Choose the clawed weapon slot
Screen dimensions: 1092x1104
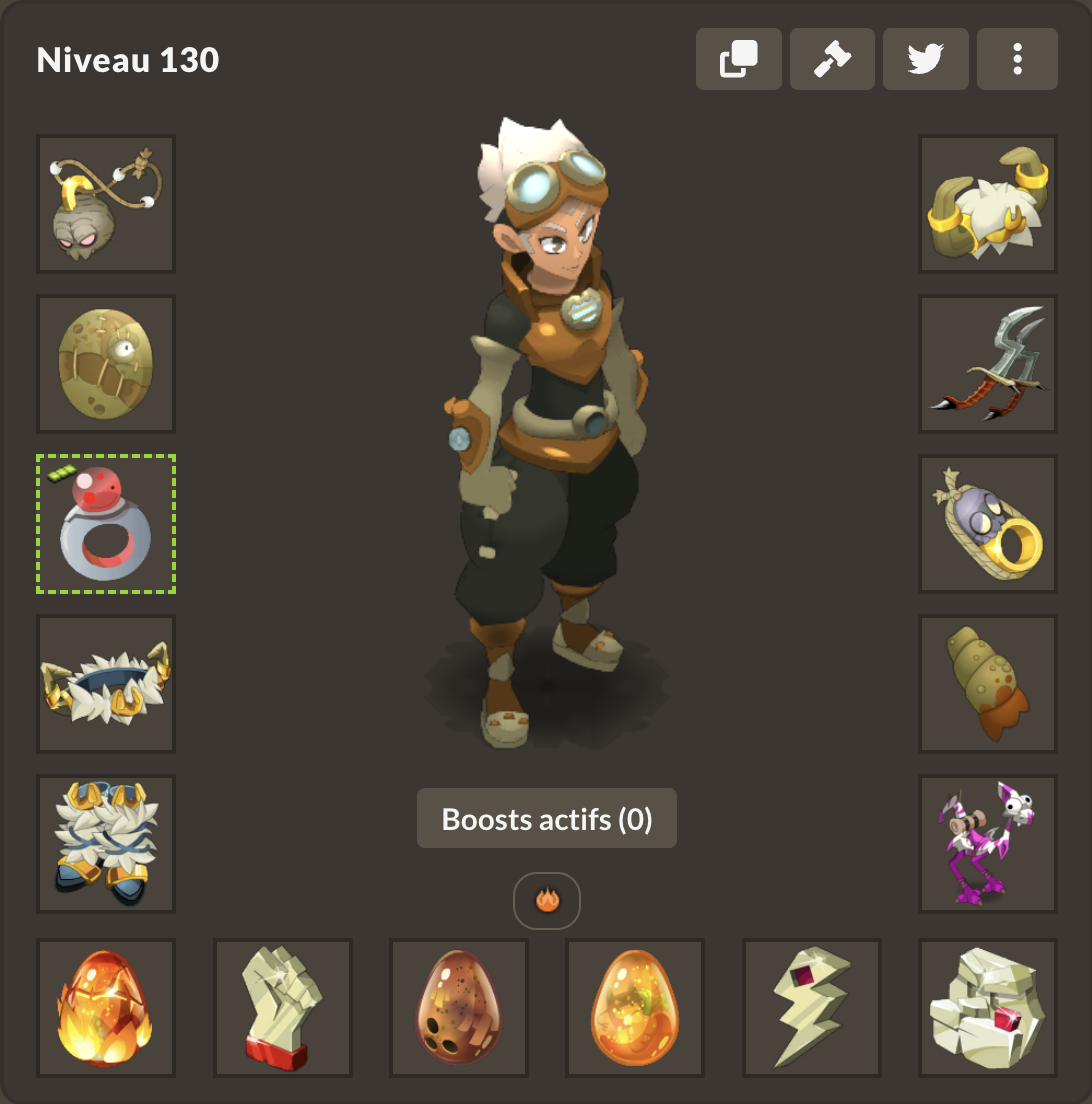pyautogui.click(x=988, y=364)
